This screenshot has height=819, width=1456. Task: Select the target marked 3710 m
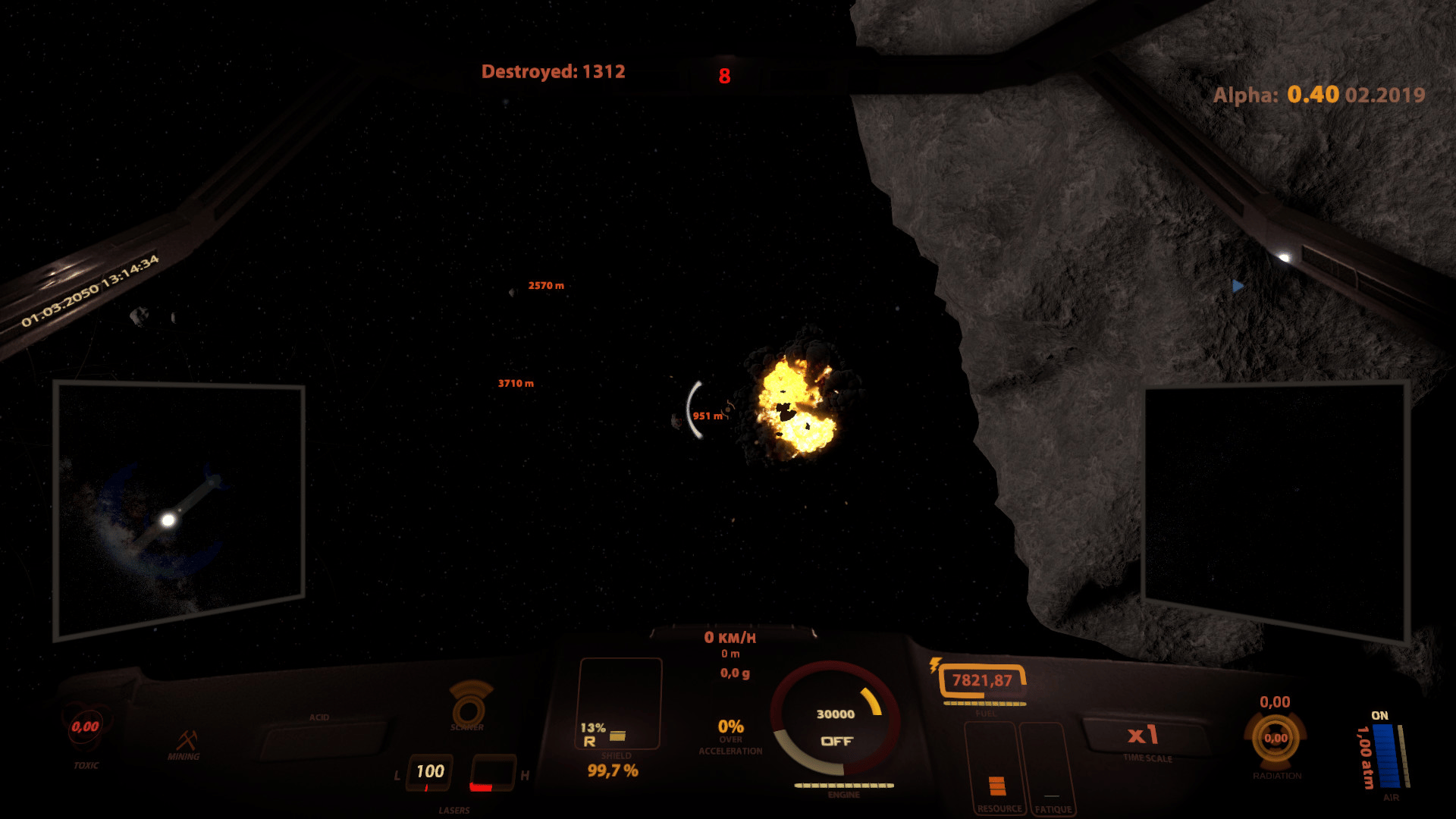pos(516,384)
